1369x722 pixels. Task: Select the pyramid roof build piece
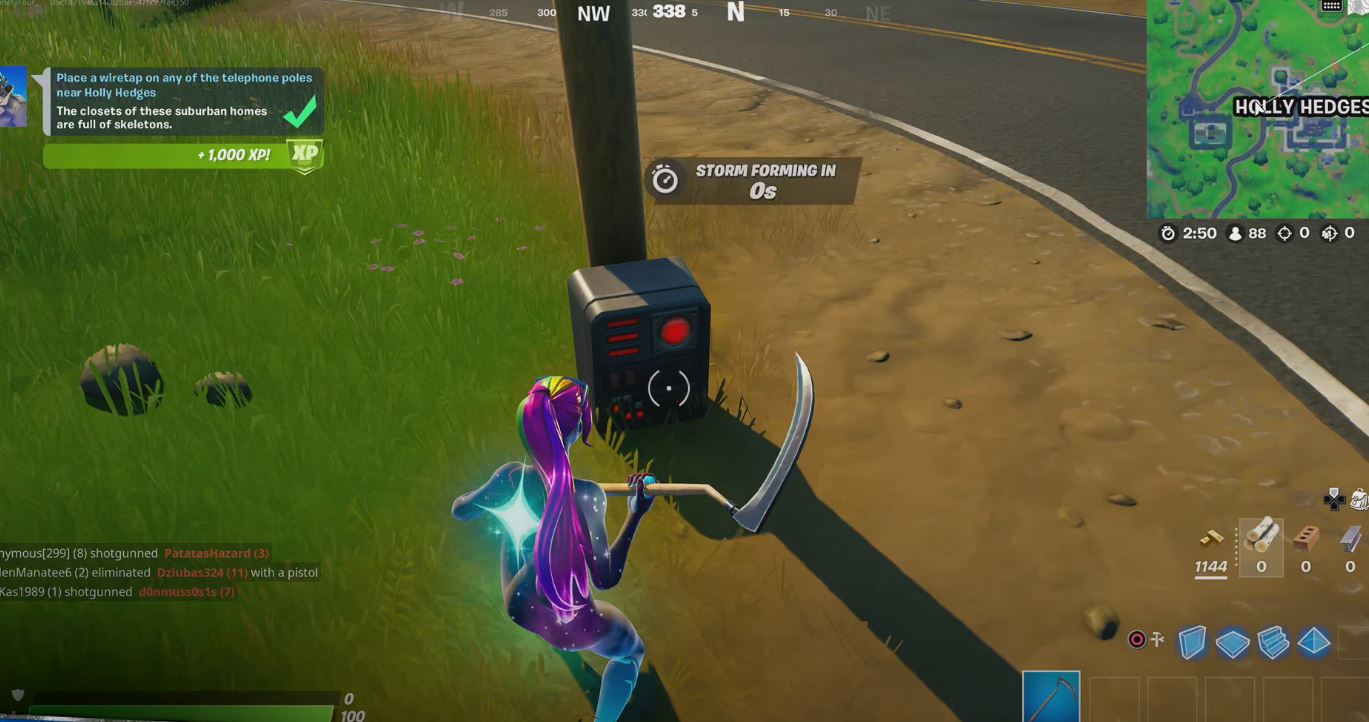coord(1314,642)
